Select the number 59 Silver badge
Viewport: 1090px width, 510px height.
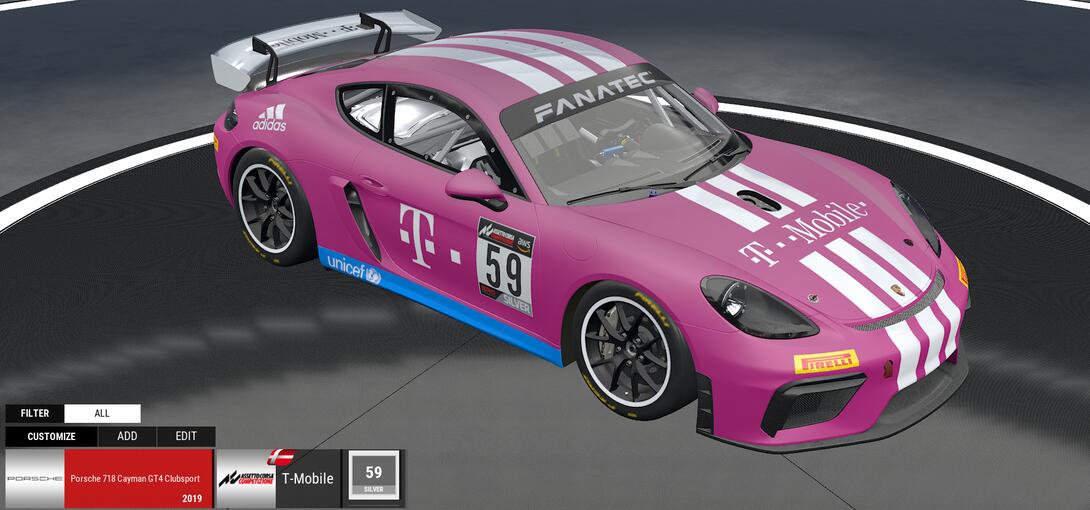coord(373,476)
